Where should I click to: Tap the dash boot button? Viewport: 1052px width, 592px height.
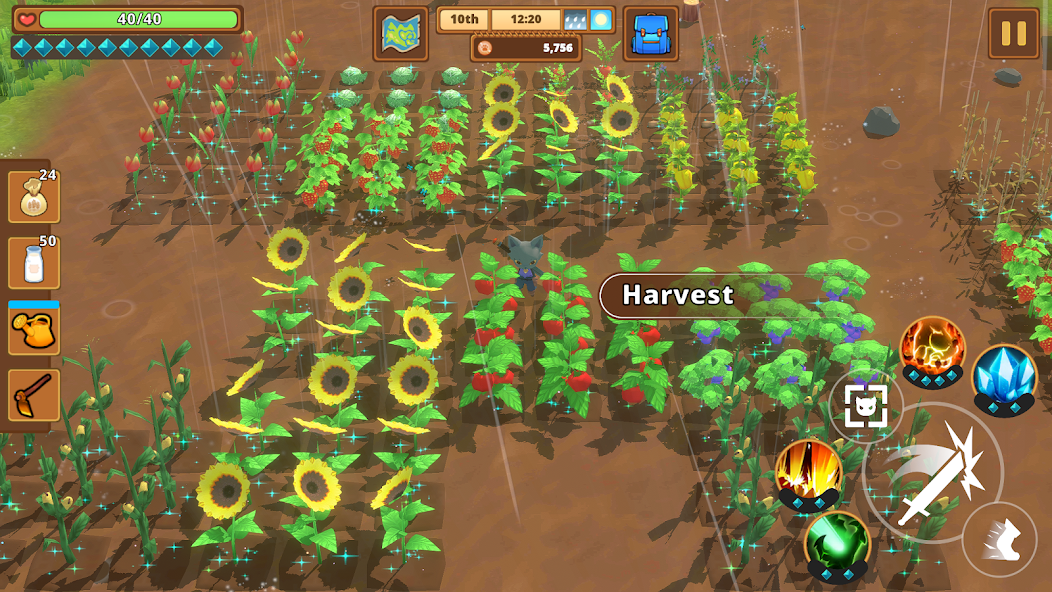click(x=999, y=539)
